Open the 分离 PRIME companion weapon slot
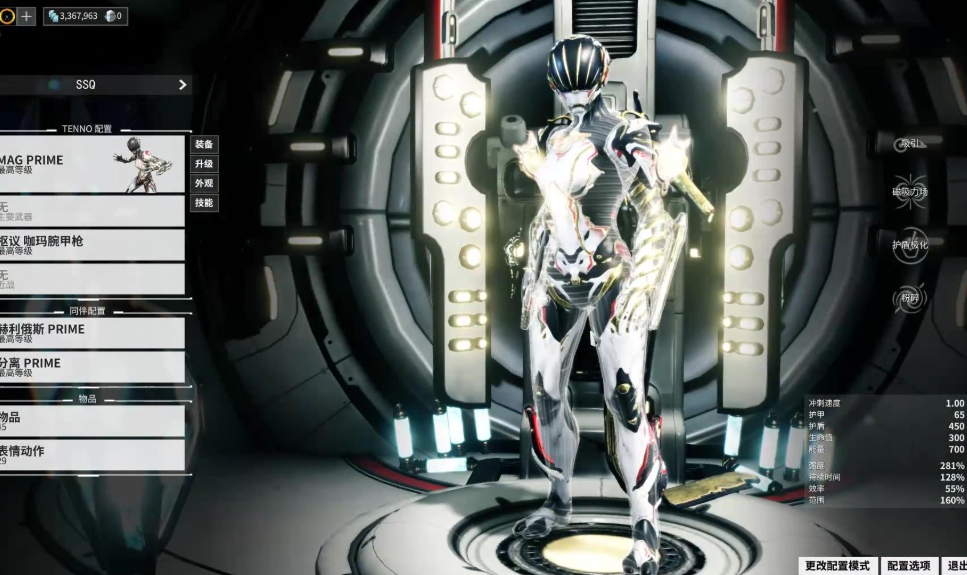The width and height of the screenshot is (967, 575). pos(92,367)
